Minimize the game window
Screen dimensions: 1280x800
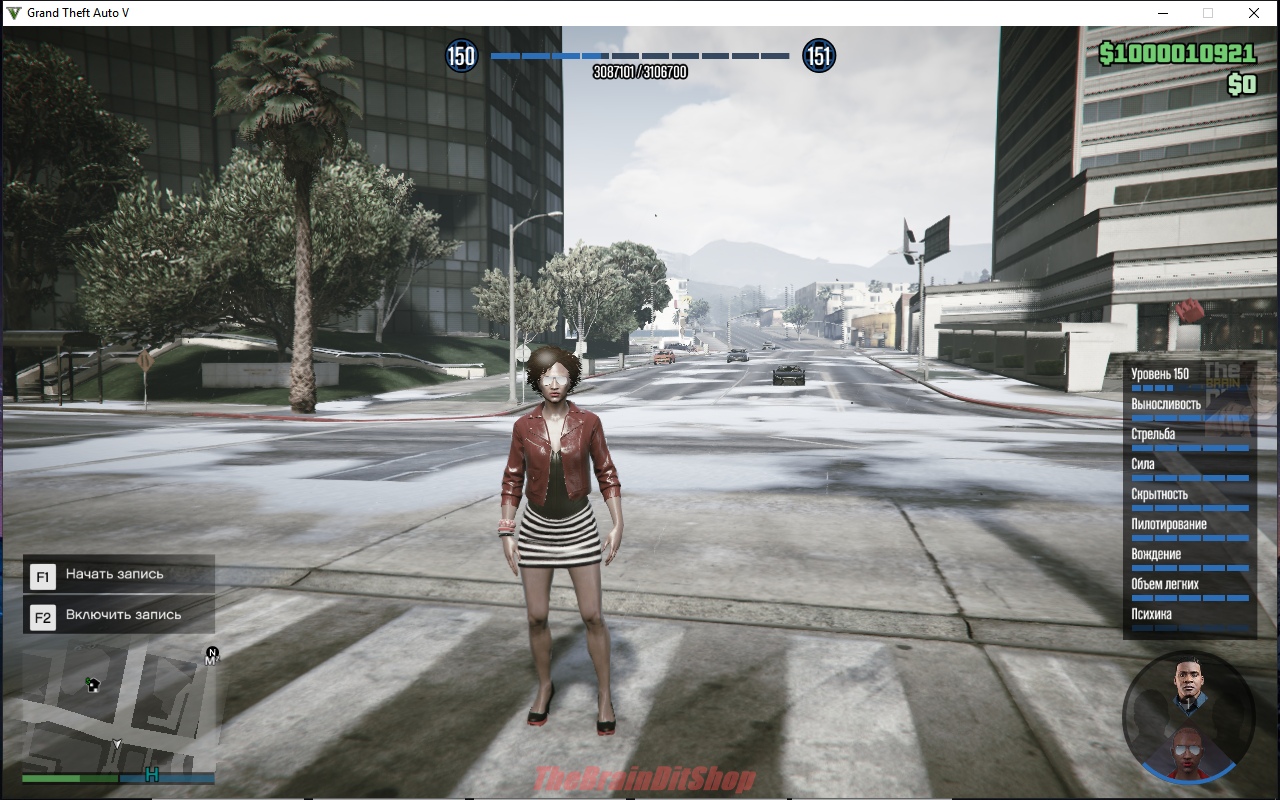pos(1163,13)
